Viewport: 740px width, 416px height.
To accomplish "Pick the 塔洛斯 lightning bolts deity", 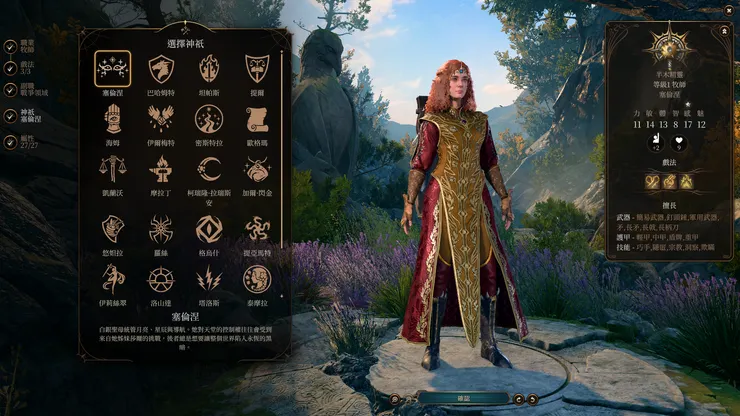I will point(209,279).
